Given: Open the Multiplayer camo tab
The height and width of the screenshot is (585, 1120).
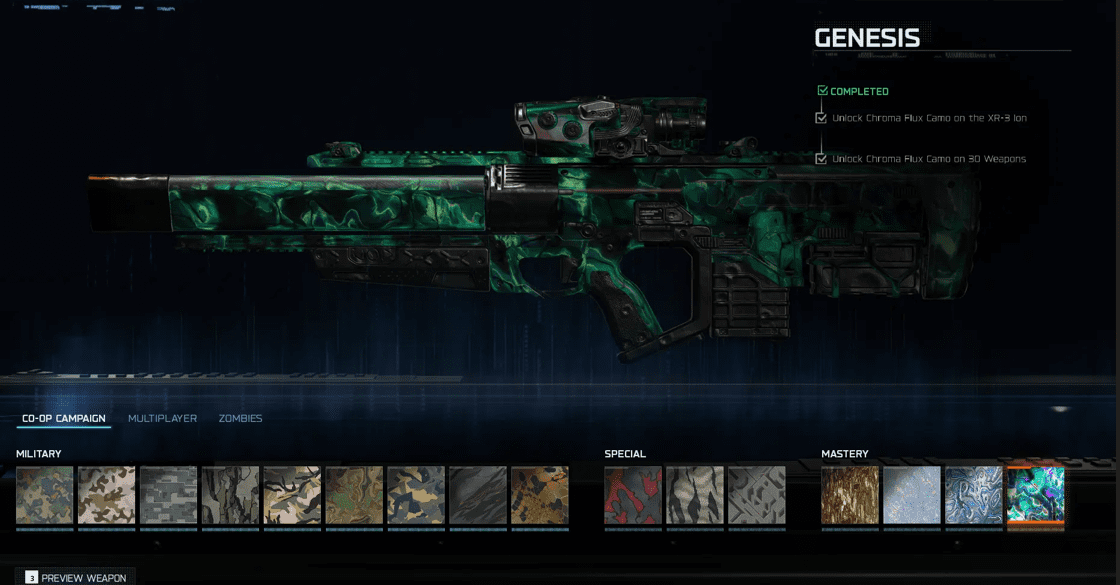Looking at the screenshot, I should 162,418.
